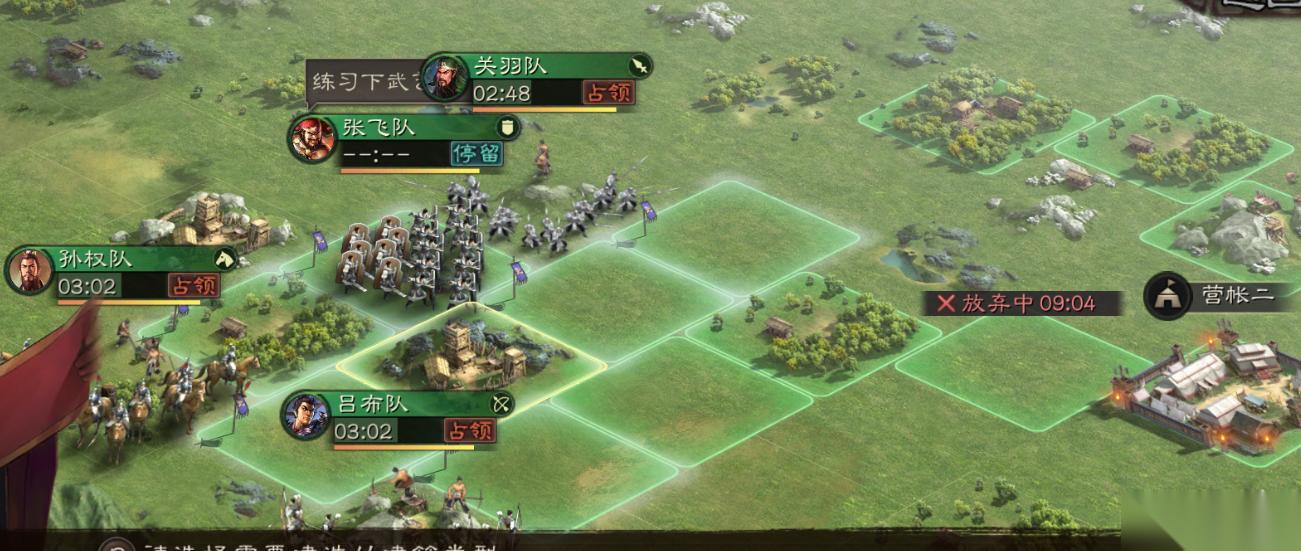Viewport: 1301px width, 551px height.
Task: Tap the 占领 tag on 吕布队
Action: click(469, 431)
